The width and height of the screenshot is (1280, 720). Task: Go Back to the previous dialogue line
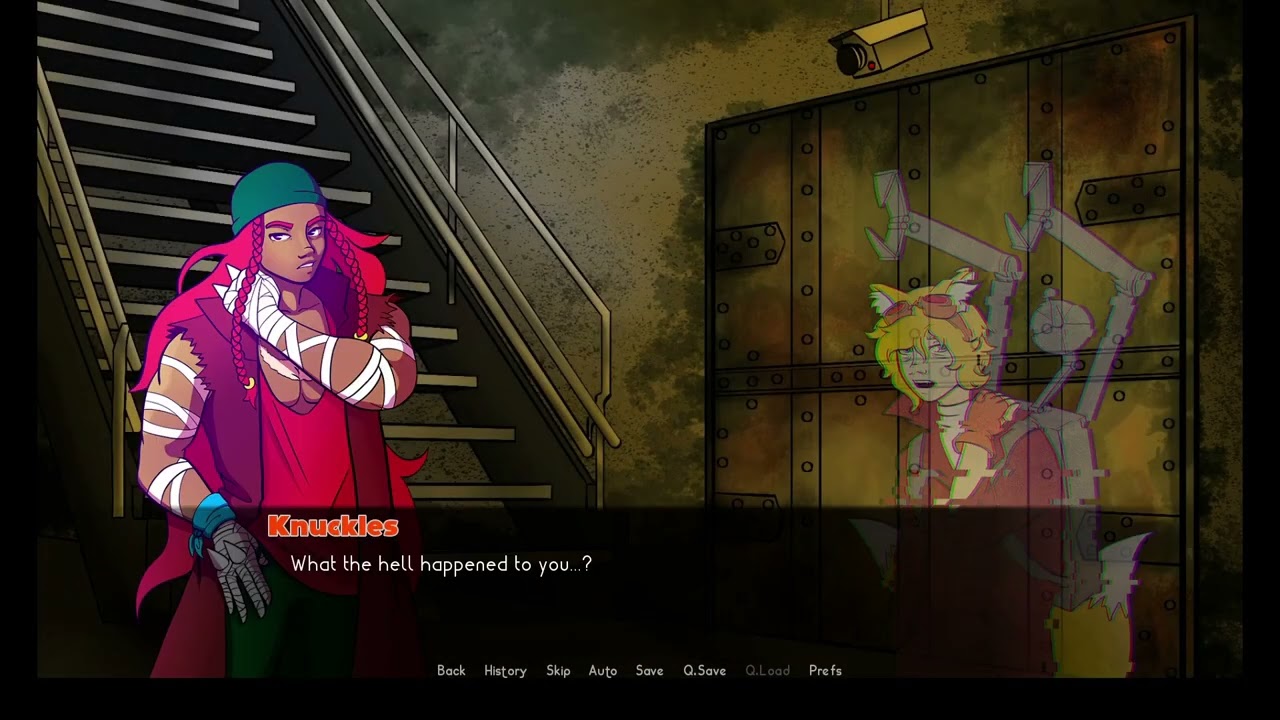[x=451, y=671]
